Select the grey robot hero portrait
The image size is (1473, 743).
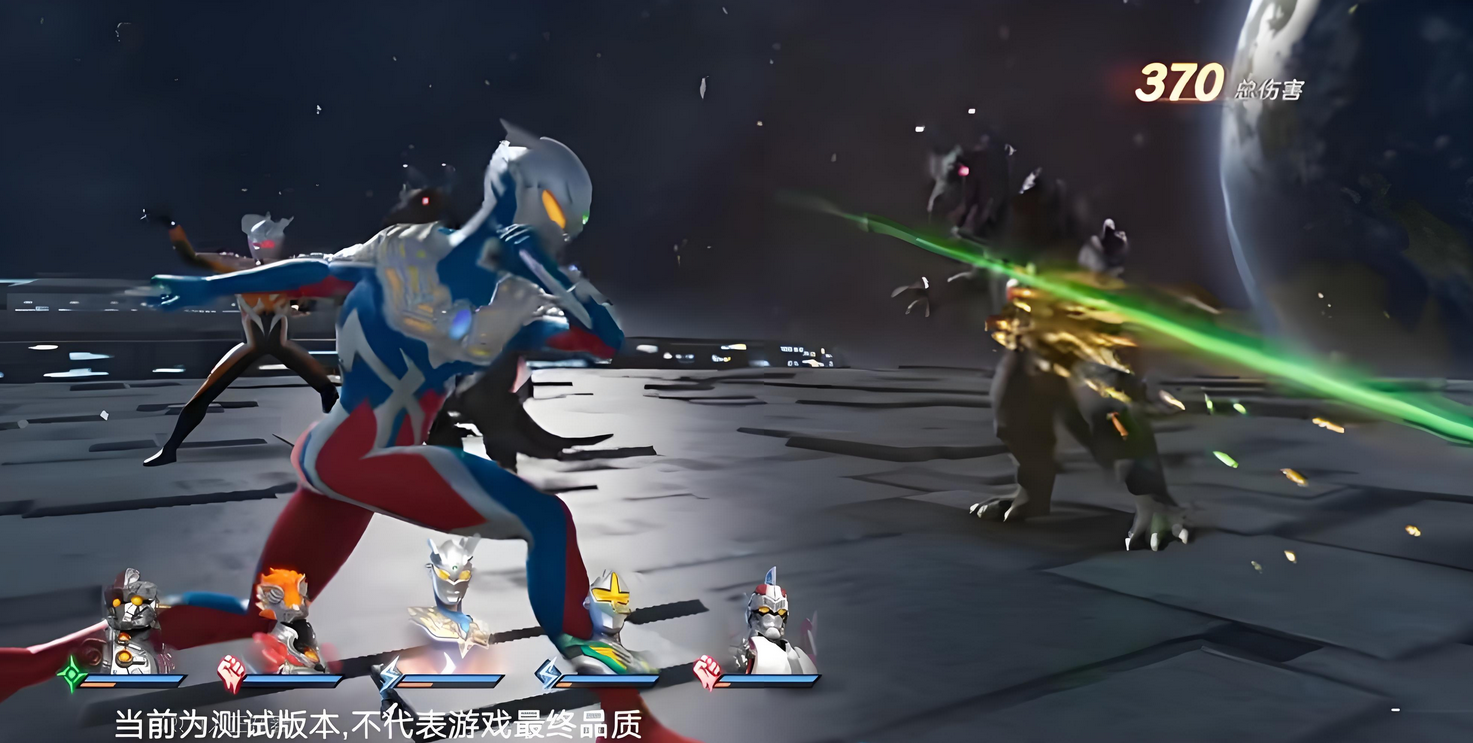point(131,622)
